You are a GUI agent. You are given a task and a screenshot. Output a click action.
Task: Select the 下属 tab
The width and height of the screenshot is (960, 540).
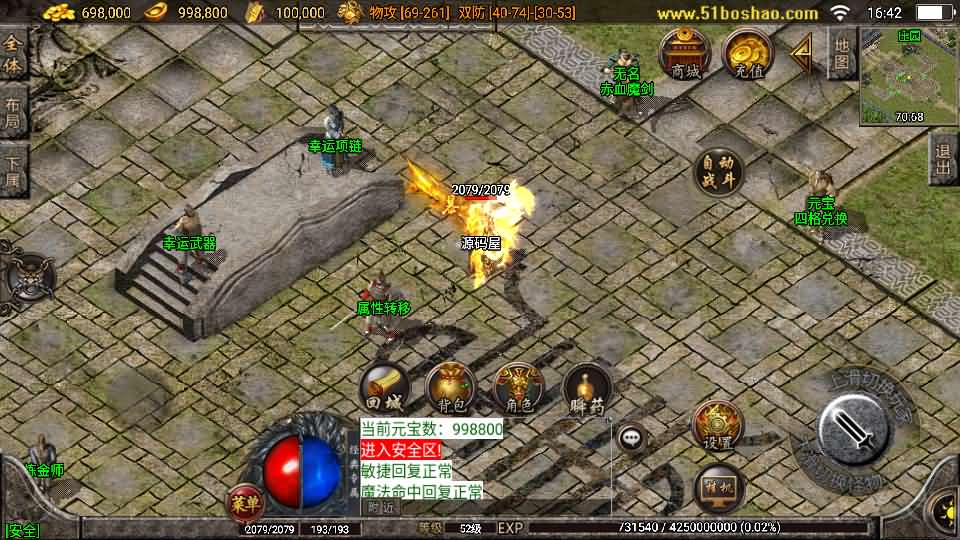pyautogui.click(x=13, y=170)
